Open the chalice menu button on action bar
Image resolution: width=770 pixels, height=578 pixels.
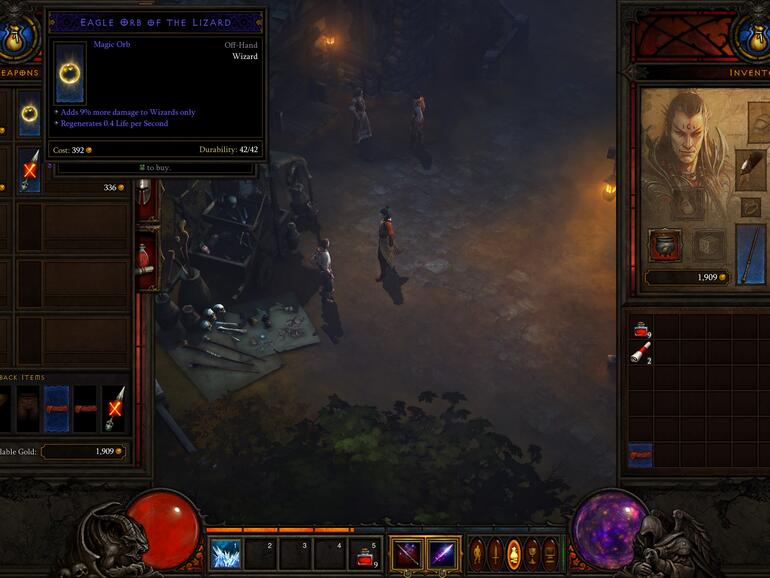pos(532,553)
